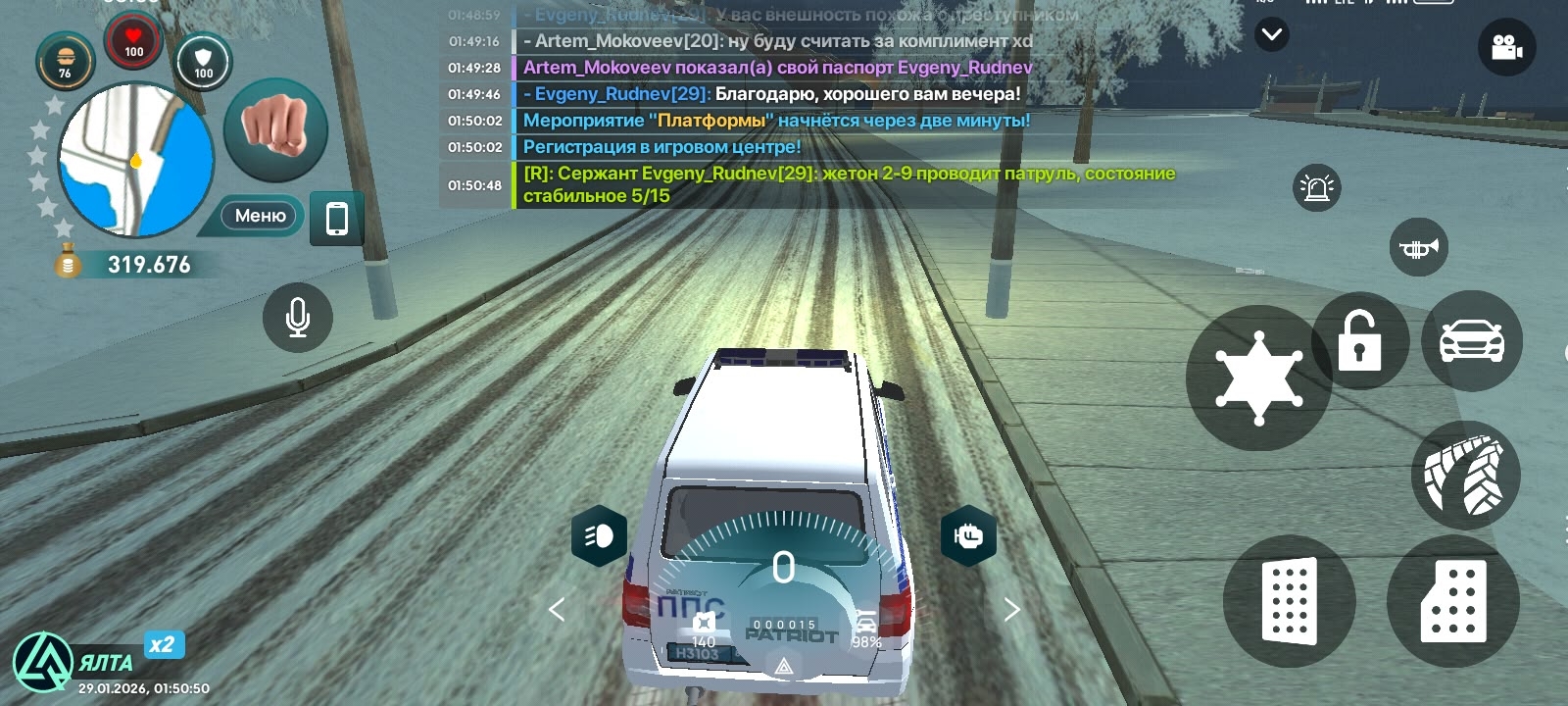Tap the sheriff star badge button
Screen dimensions: 1568x706
click(1258, 378)
